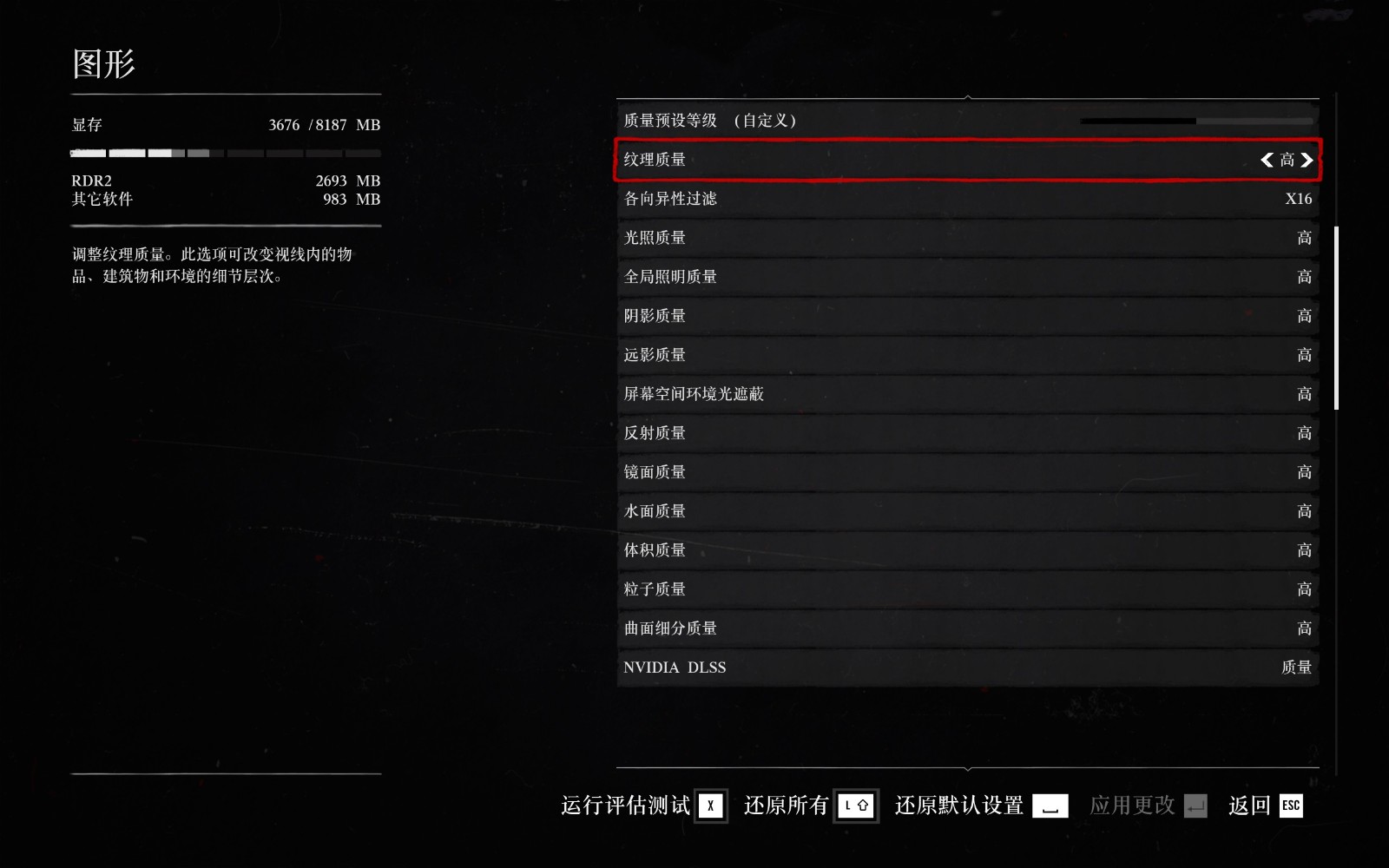Open the NVIDIA DLSS quality selector
This screenshot has height=868, width=1389.
point(966,667)
